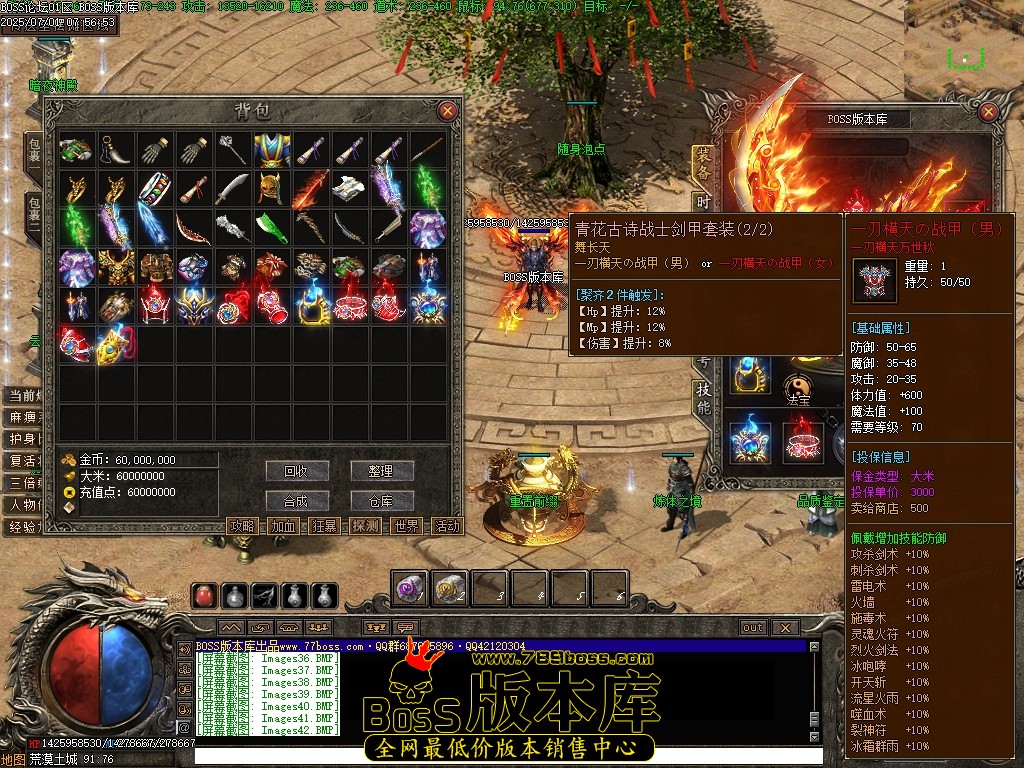Close the 背包 backpack window
The width and height of the screenshot is (1024, 768).
point(448,111)
